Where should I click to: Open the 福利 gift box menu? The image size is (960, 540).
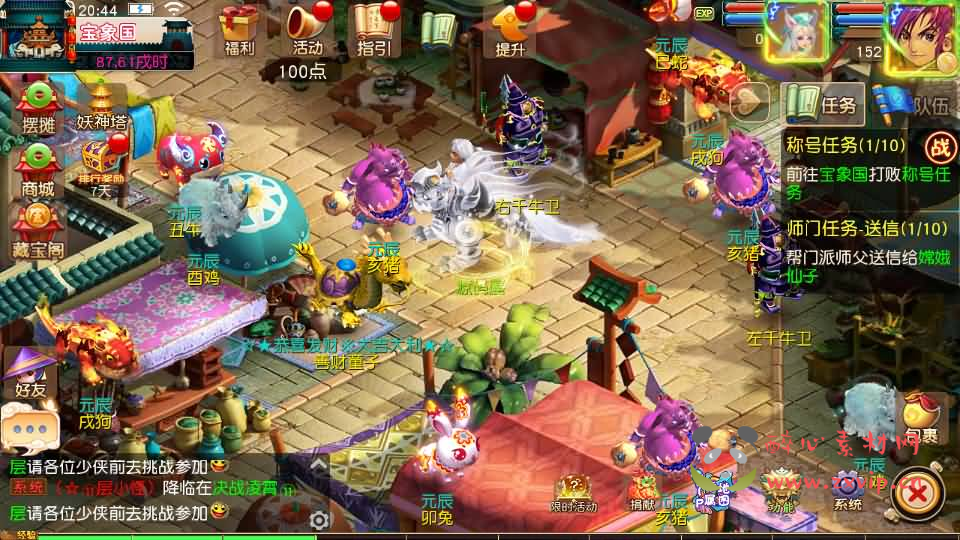point(239,27)
